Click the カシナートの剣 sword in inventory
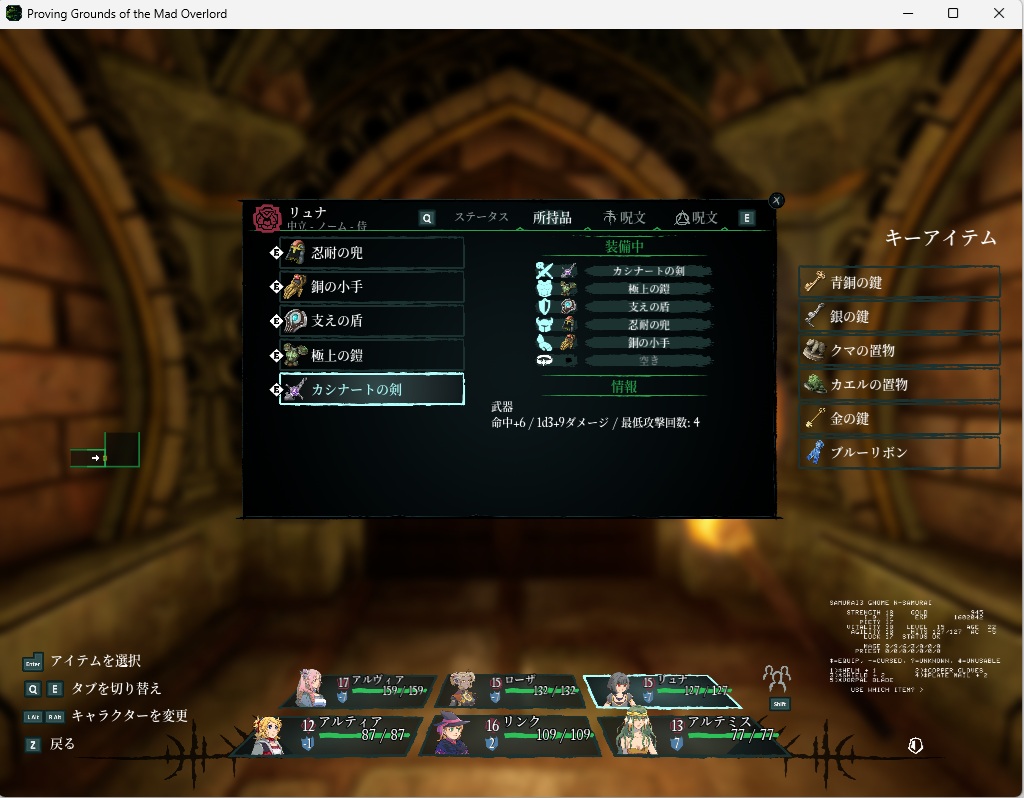 click(371, 389)
